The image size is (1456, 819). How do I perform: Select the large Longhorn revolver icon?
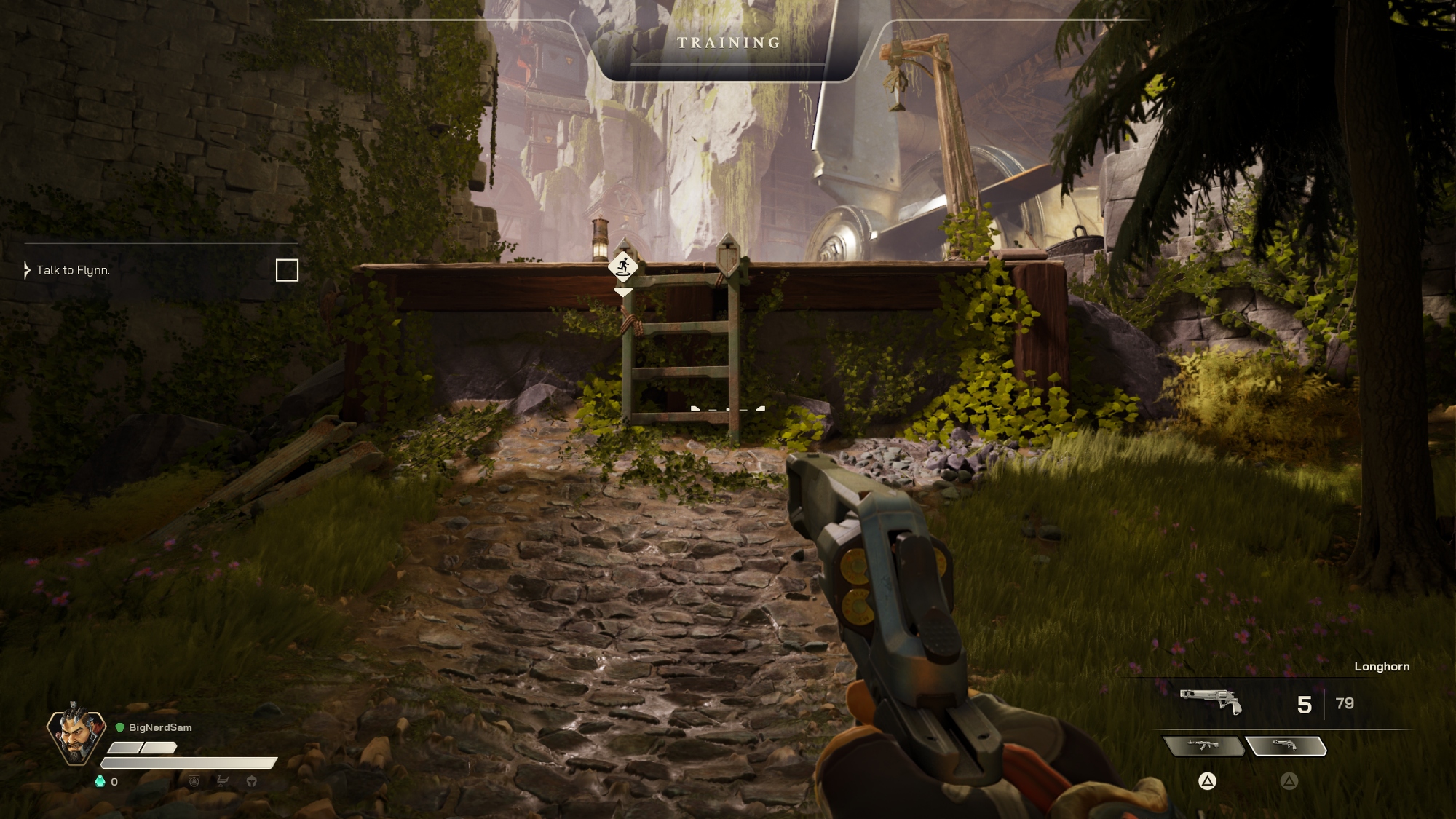[1211, 702]
